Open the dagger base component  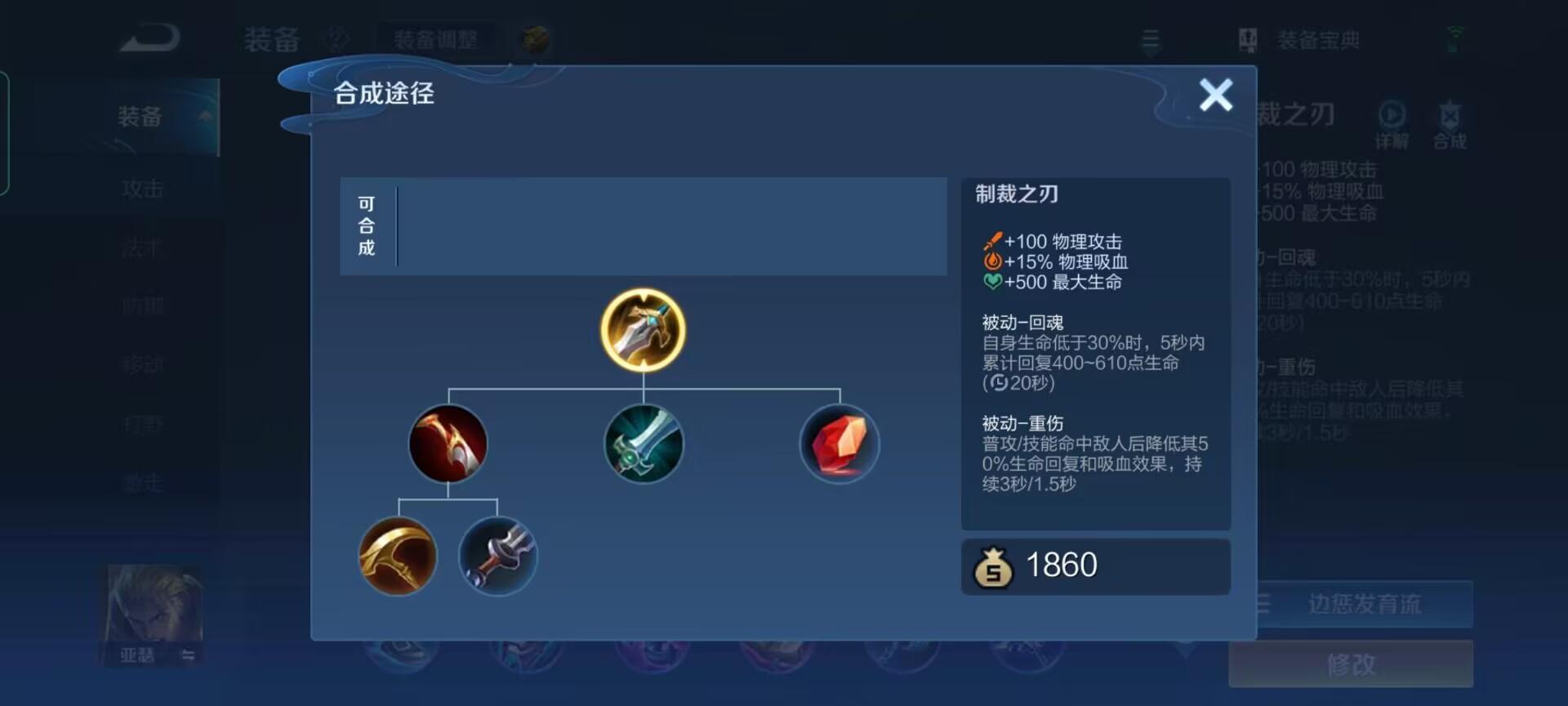tap(498, 557)
